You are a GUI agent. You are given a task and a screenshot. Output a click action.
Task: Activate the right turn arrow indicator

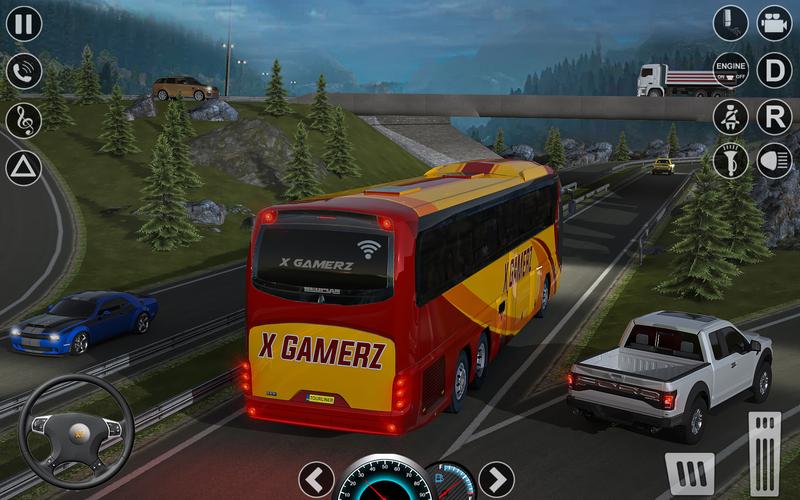(x=496, y=479)
